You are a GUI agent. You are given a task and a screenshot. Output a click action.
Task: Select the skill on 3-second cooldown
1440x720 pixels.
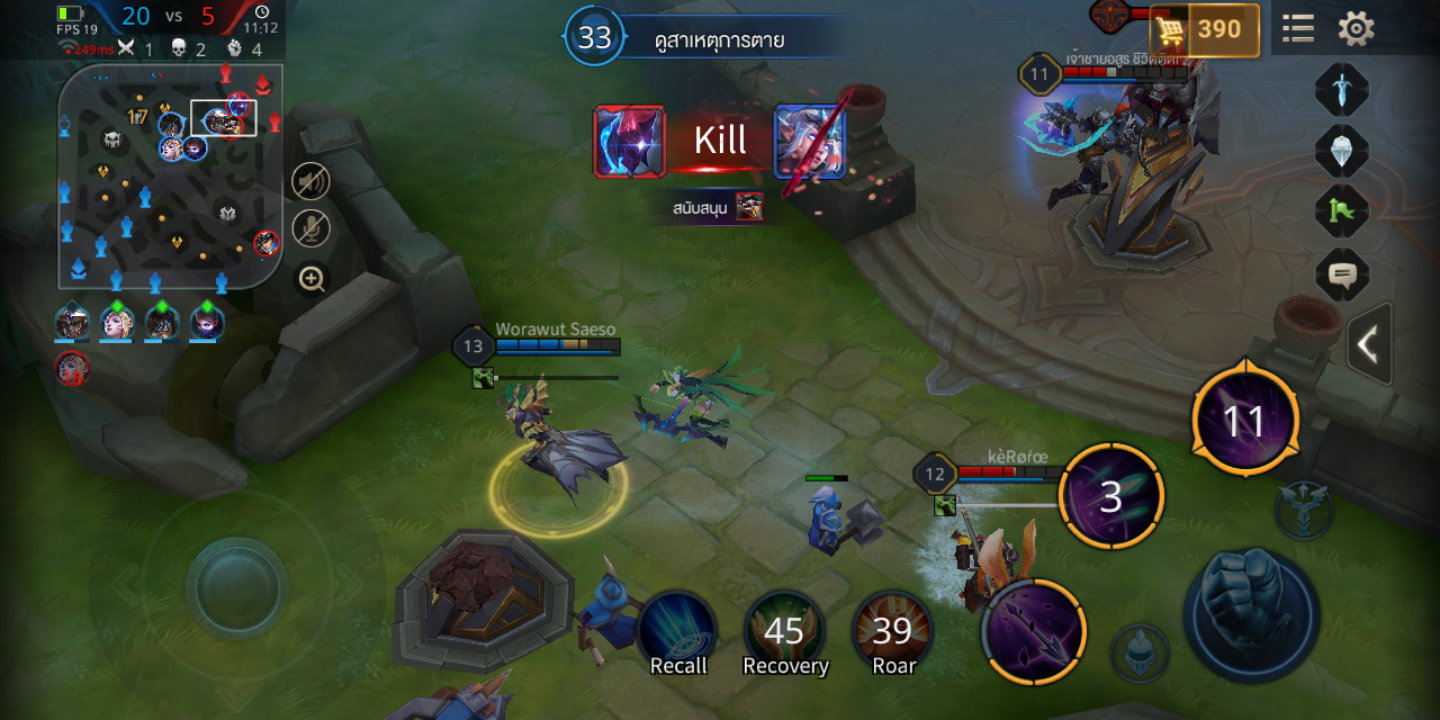1111,497
